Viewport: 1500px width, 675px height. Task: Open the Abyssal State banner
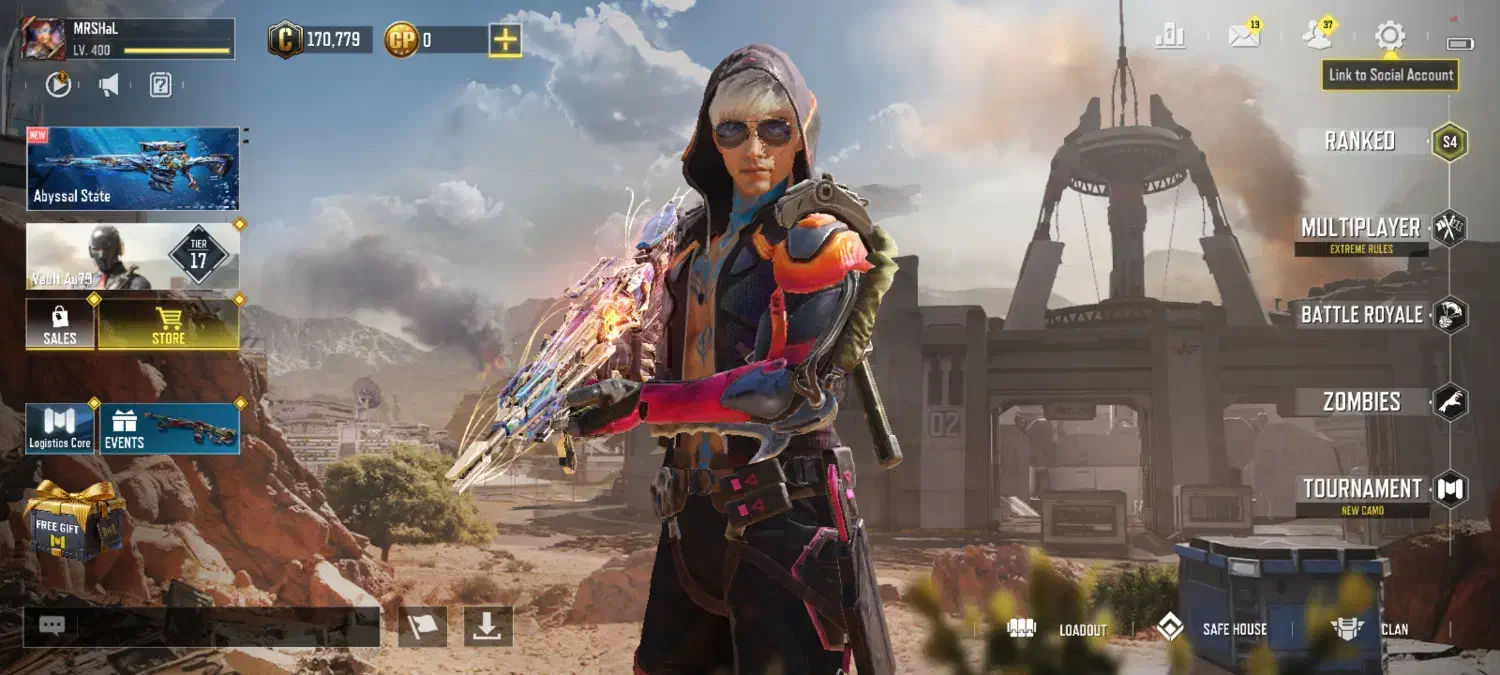[x=133, y=168]
